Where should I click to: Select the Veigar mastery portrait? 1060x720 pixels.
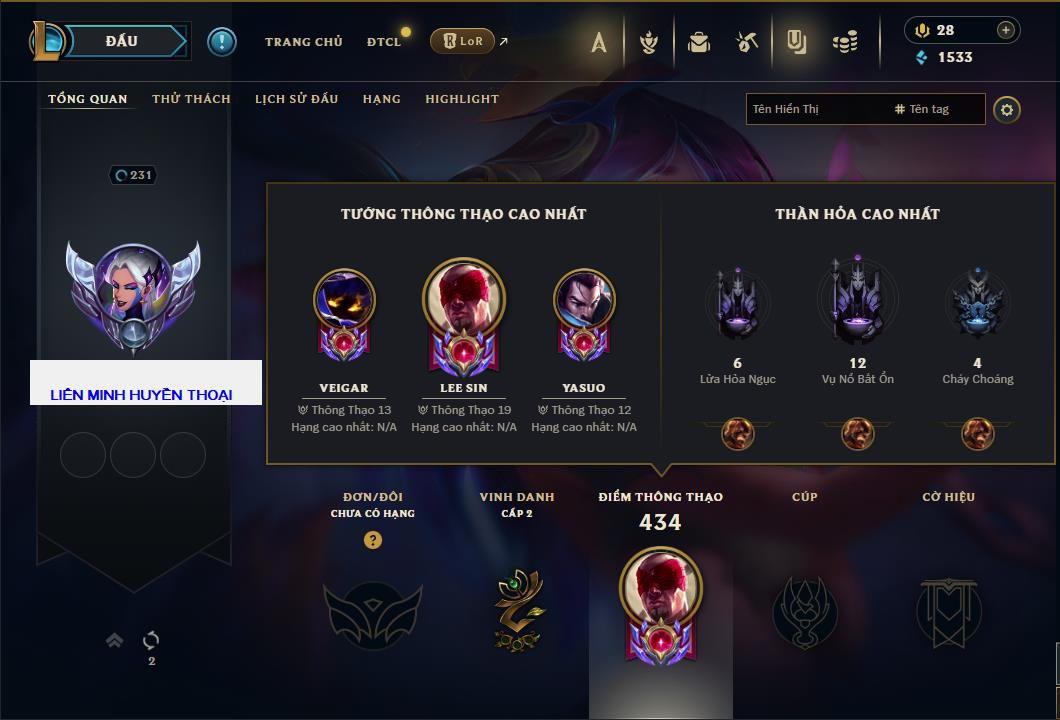344,300
